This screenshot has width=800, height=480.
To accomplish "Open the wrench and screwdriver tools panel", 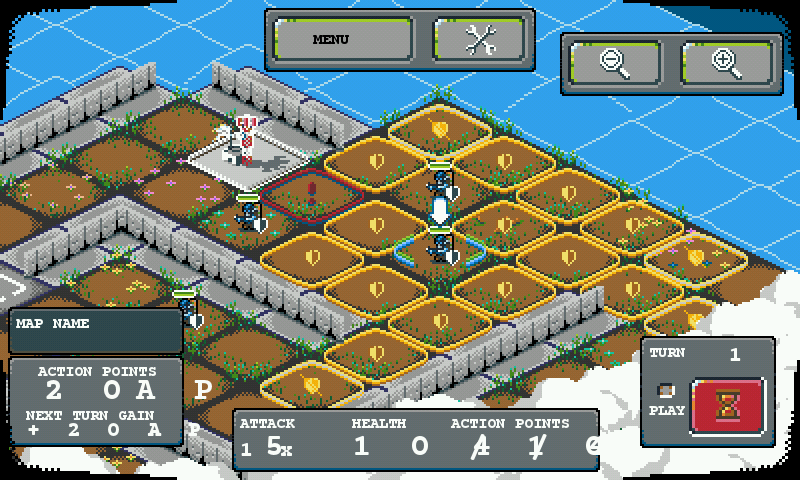I will pyautogui.click(x=479, y=40).
